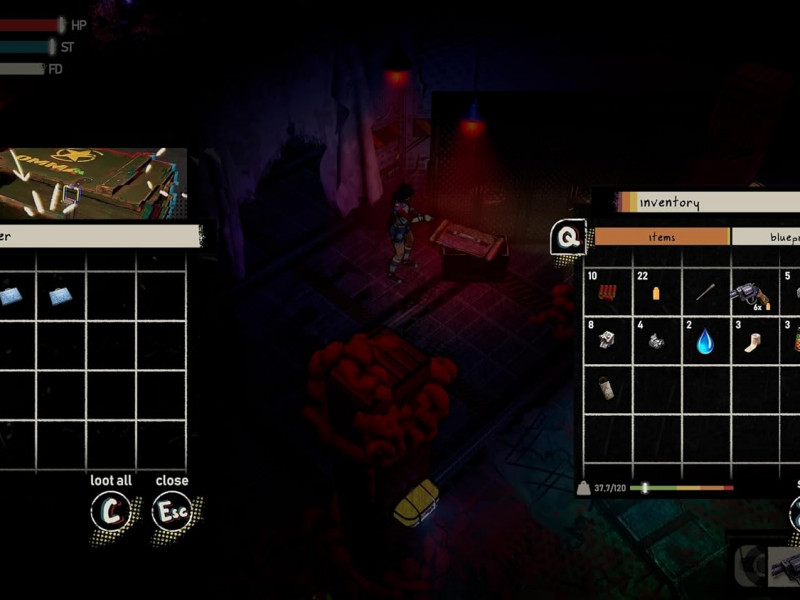Click the scrap stack with count 8
This screenshot has width=800, height=600.
tap(608, 341)
